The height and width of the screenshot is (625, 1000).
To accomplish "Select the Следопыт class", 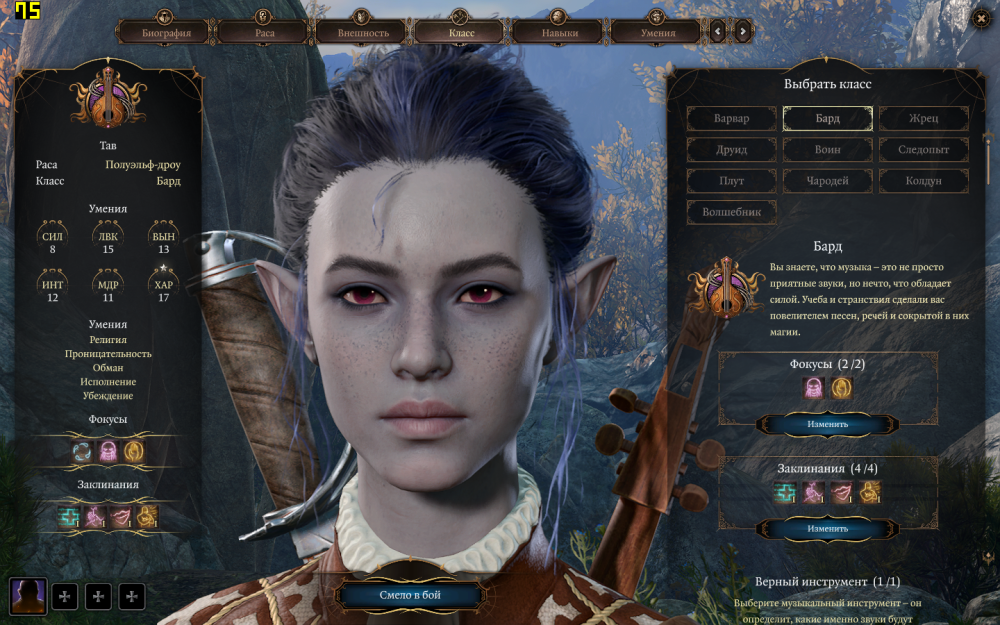I will [x=924, y=150].
